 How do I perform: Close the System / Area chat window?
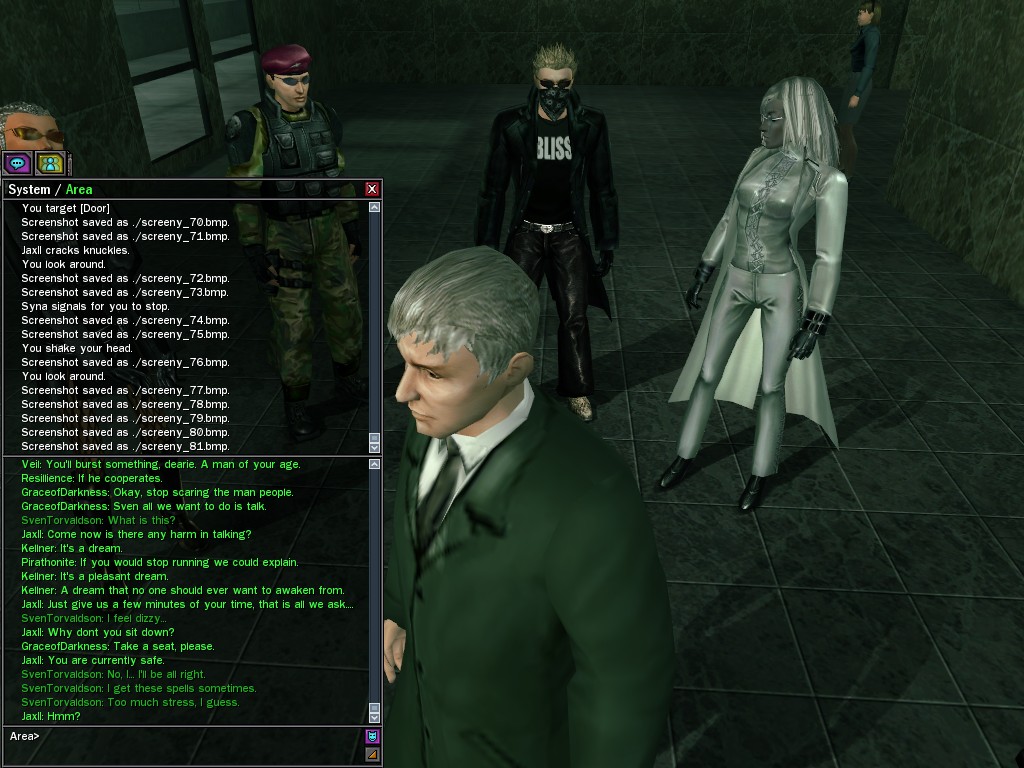point(372,189)
